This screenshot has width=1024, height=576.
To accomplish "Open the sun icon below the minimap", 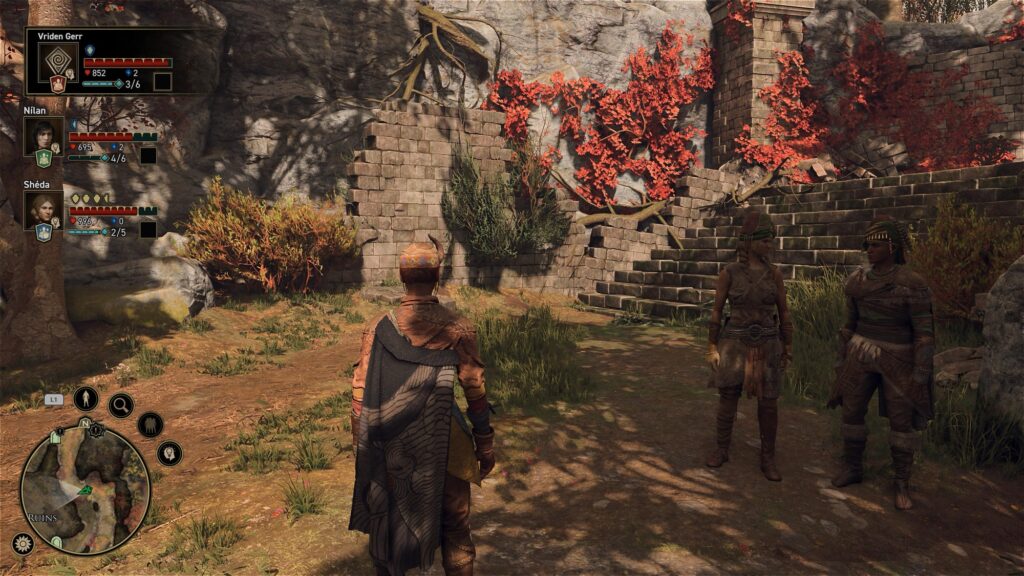I will 22,544.
